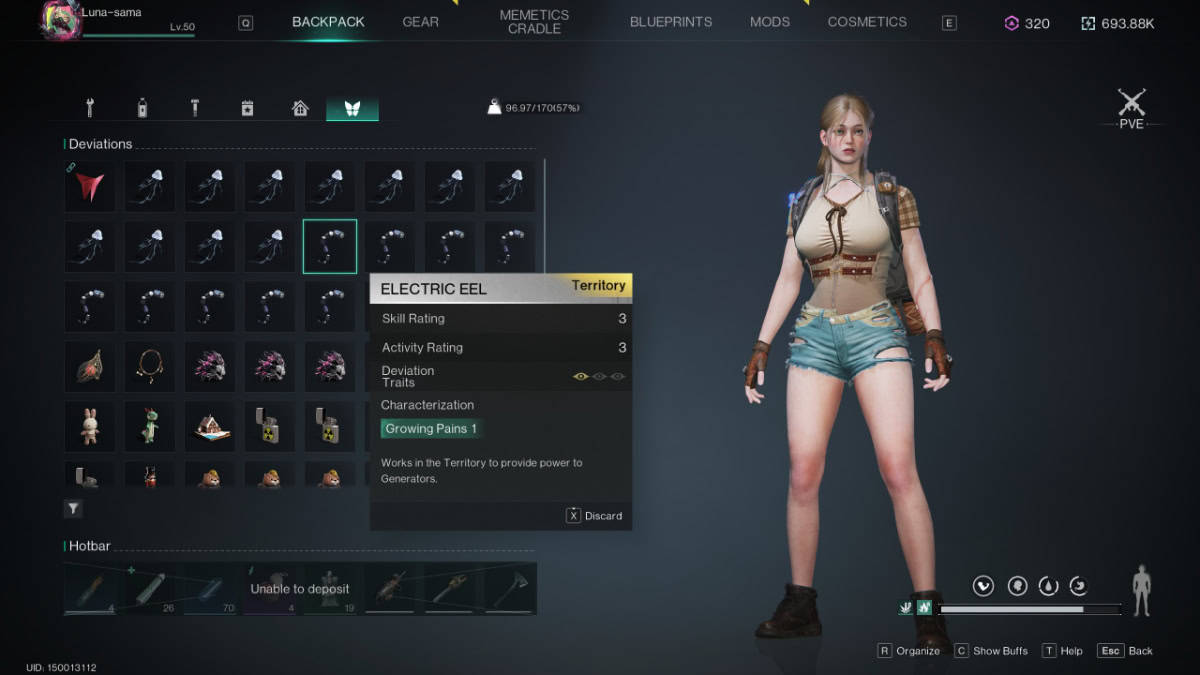
Task: Select the wrench inventory category
Action: [90, 108]
